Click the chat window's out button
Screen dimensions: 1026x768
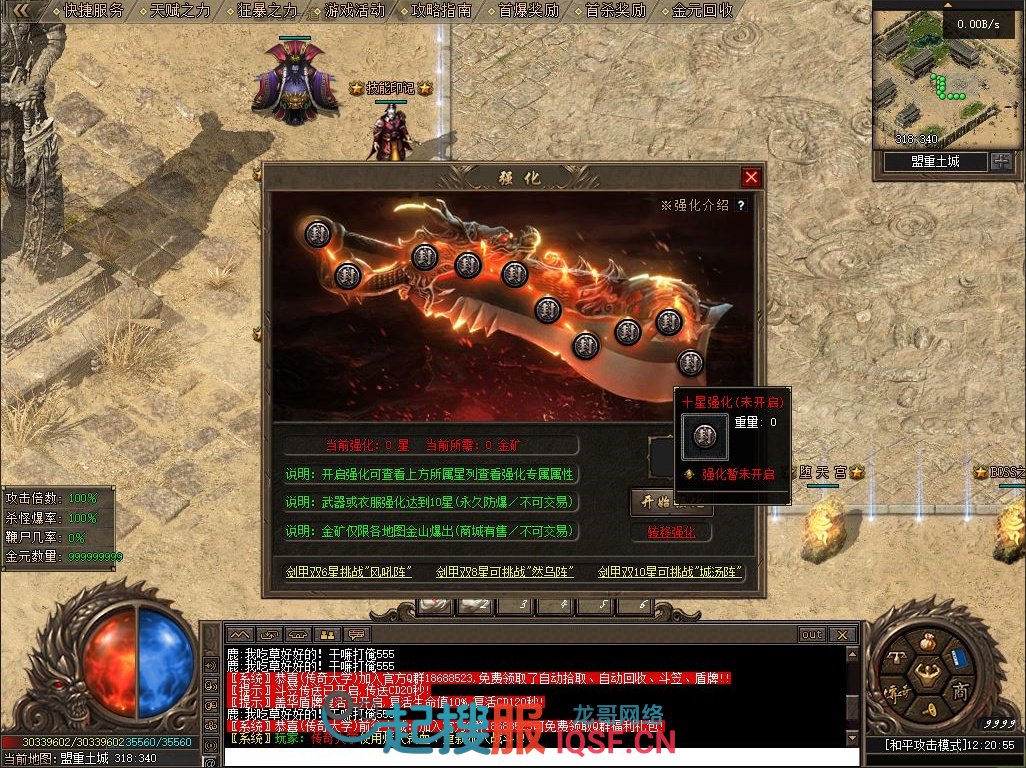tap(812, 634)
